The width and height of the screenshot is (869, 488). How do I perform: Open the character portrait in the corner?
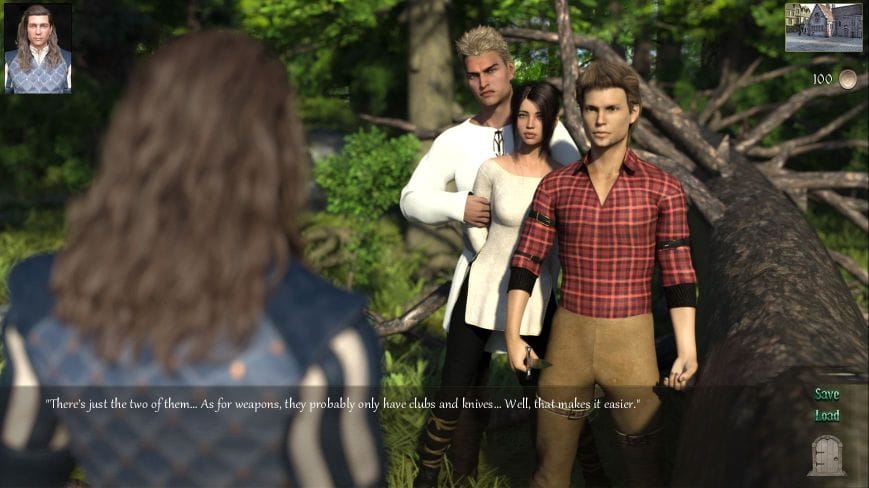tap(38, 48)
